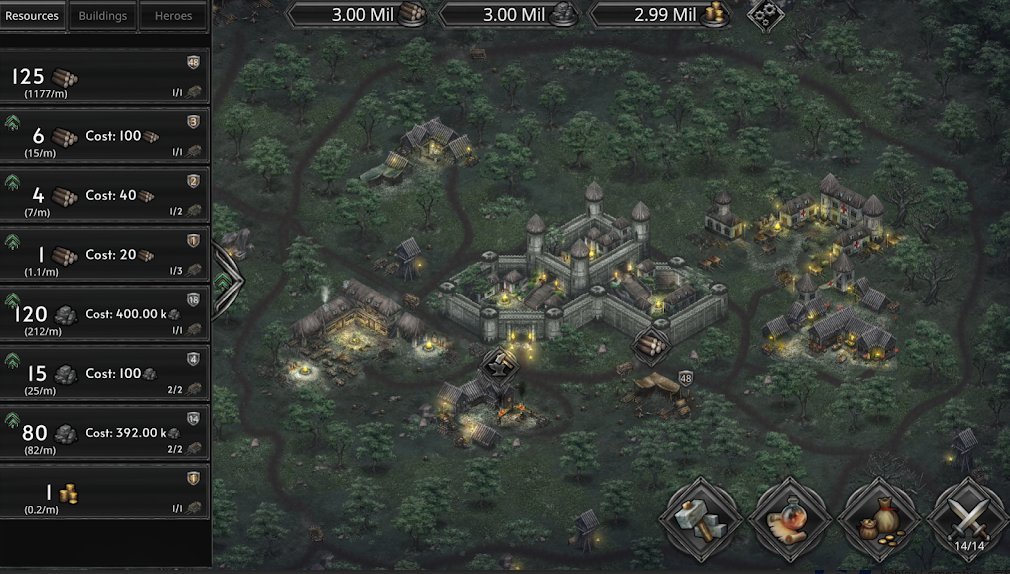Image resolution: width=1010 pixels, height=574 pixels.
Task: Open the hammer and stone build menu
Action: point(699,518)
